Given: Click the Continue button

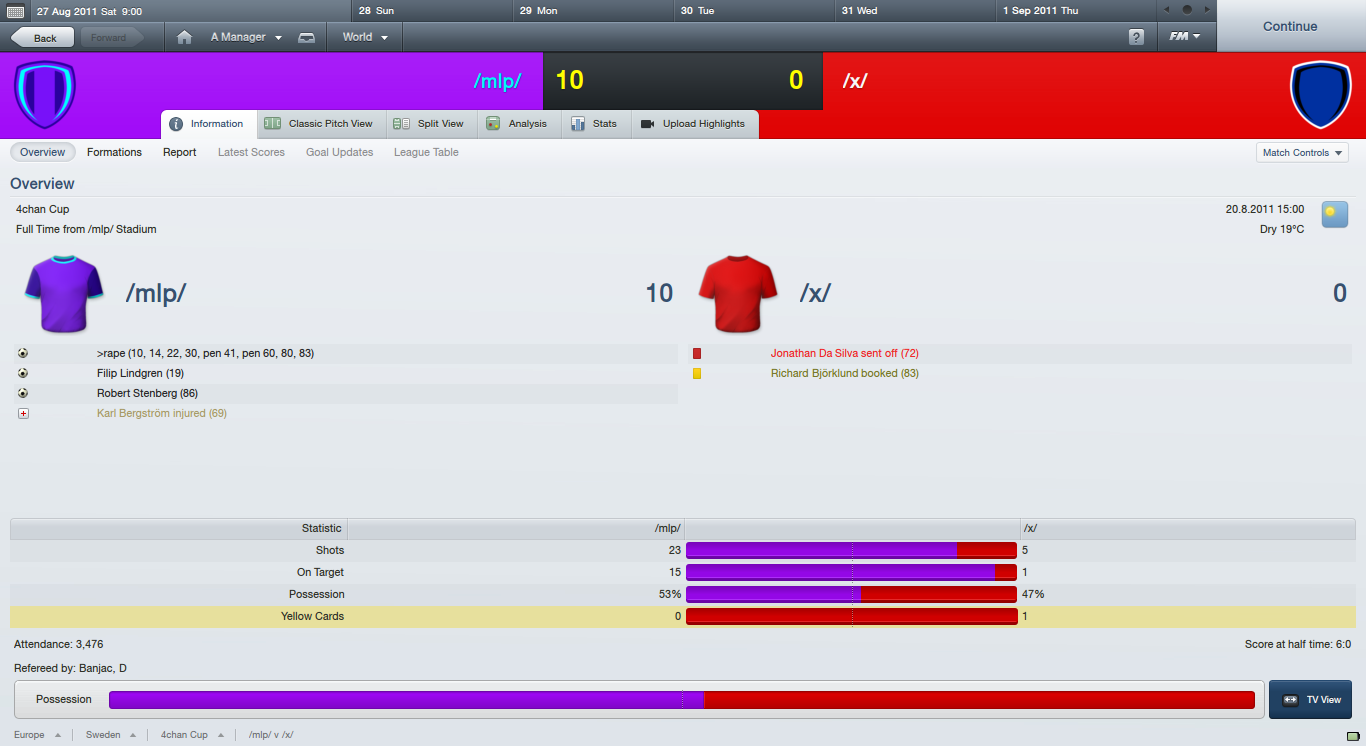Looking at the screenshot, I should tap(1290, 26).
